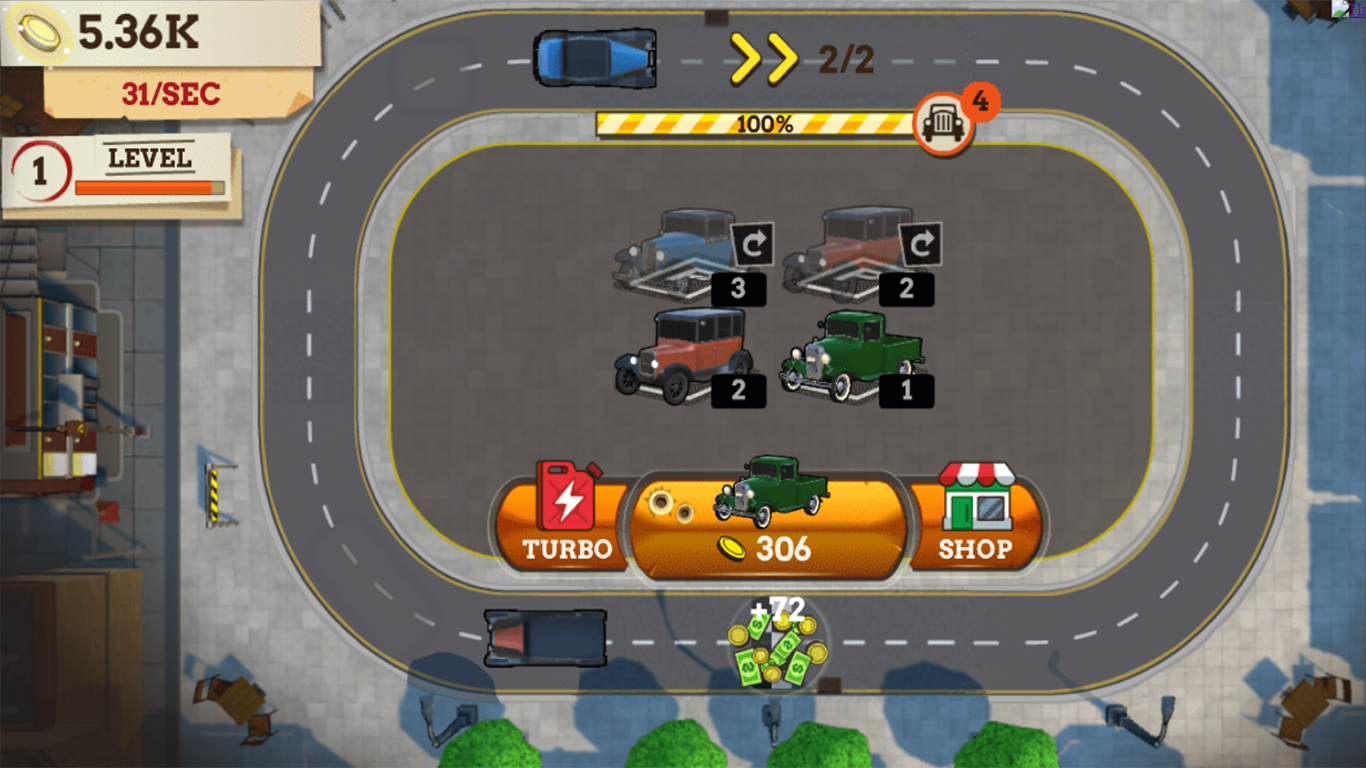Select the blue car driving on the track
This screenshot has width=1366, height=768.
coord(597,58)
